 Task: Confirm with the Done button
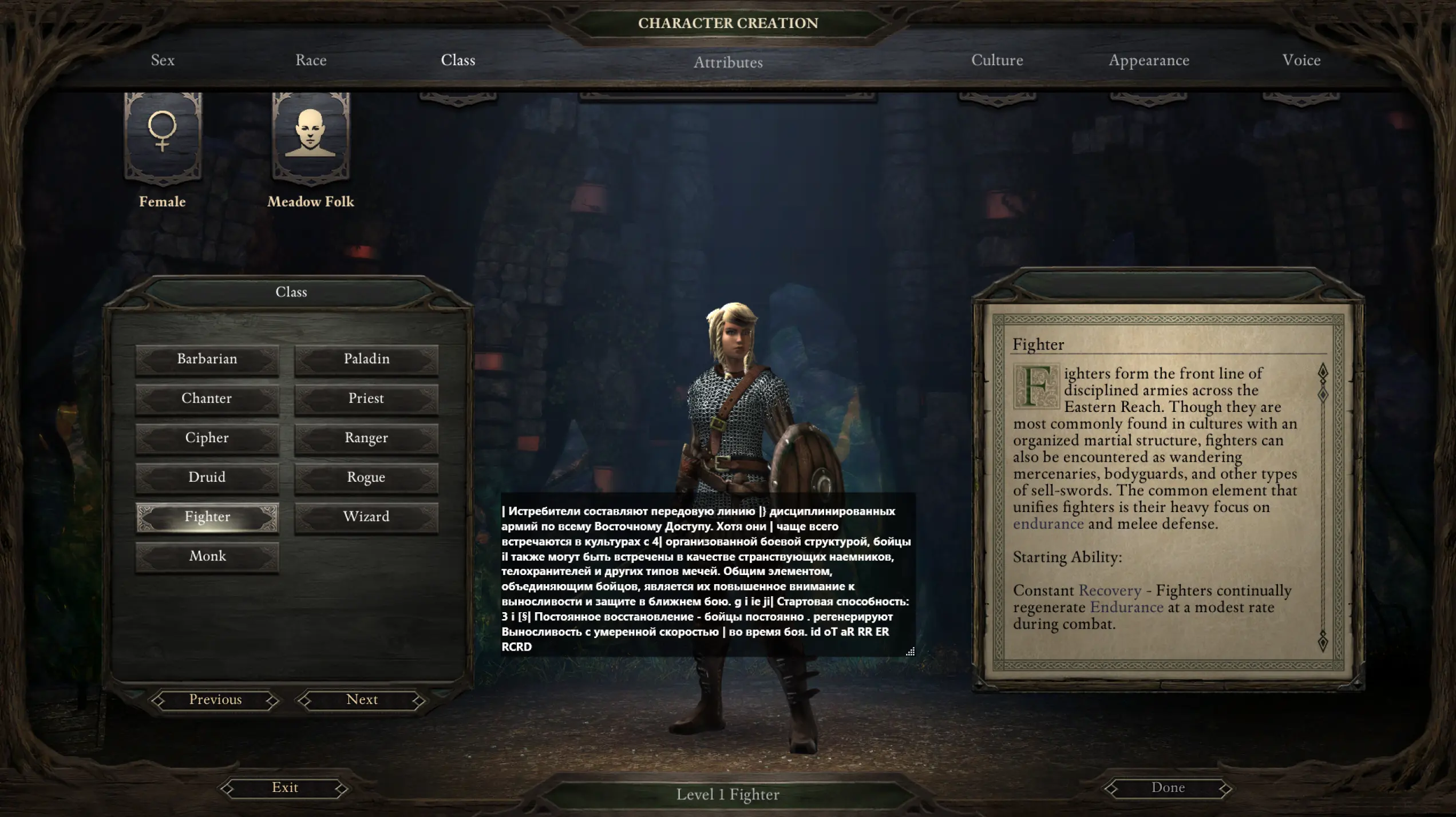(1168, 788)
